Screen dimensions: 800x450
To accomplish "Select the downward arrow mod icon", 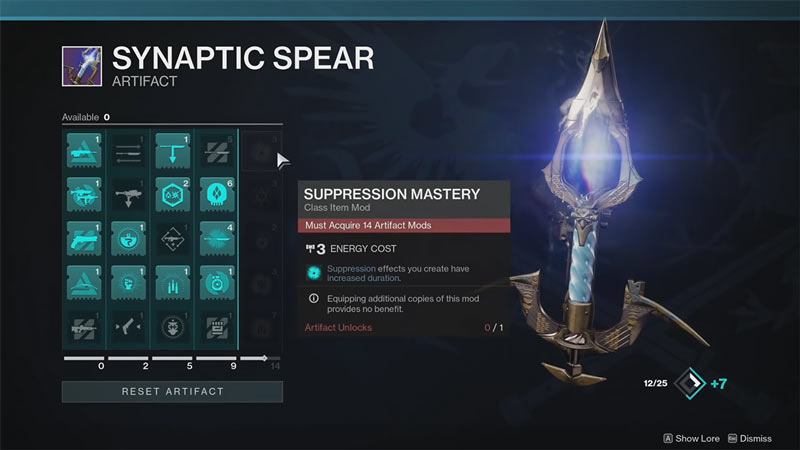I will [172, 150].
